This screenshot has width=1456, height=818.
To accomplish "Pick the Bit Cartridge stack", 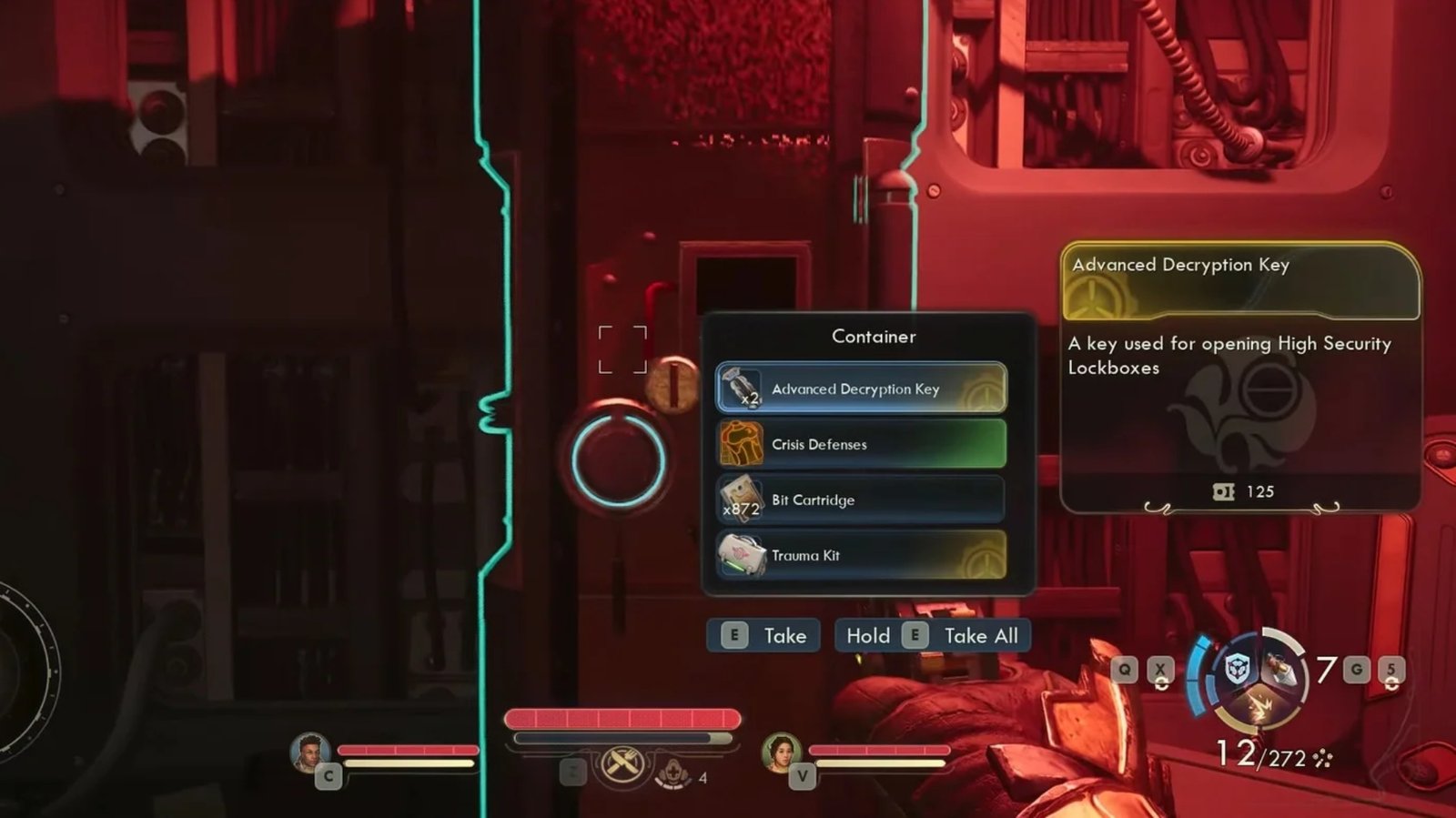I will coord(861,500).
